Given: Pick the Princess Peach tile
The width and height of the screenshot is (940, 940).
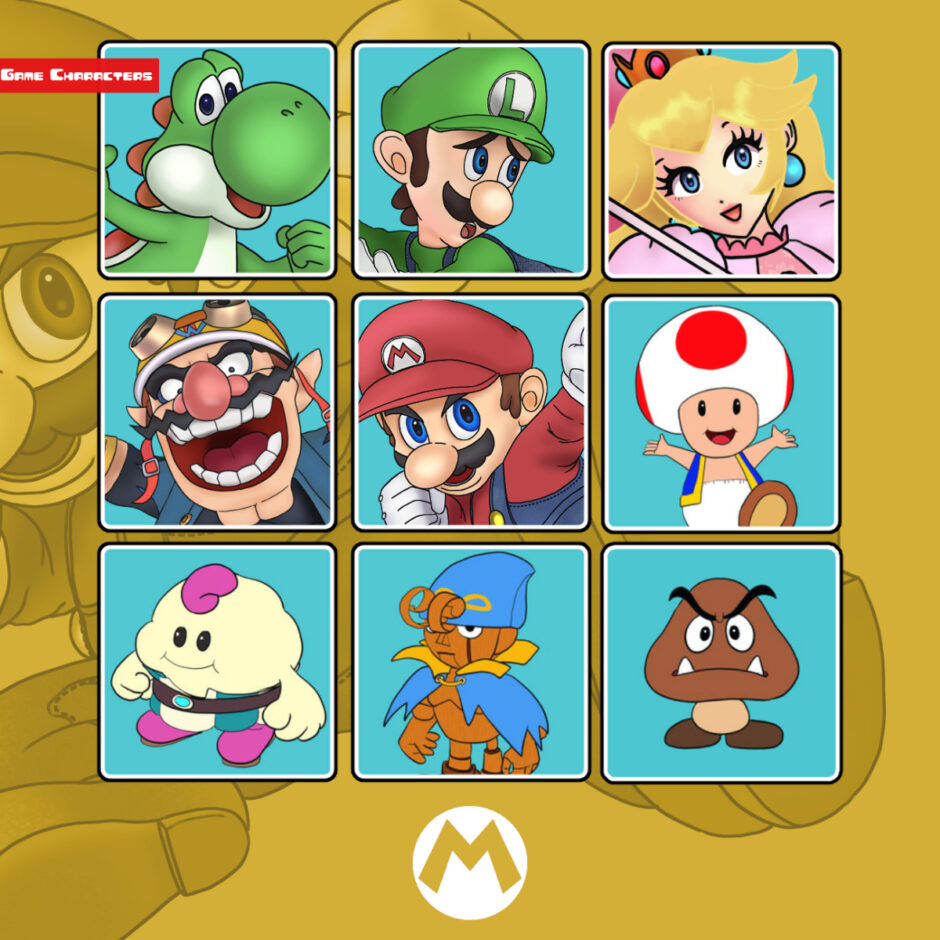Looking at the screenshot, I should point(721,160).
